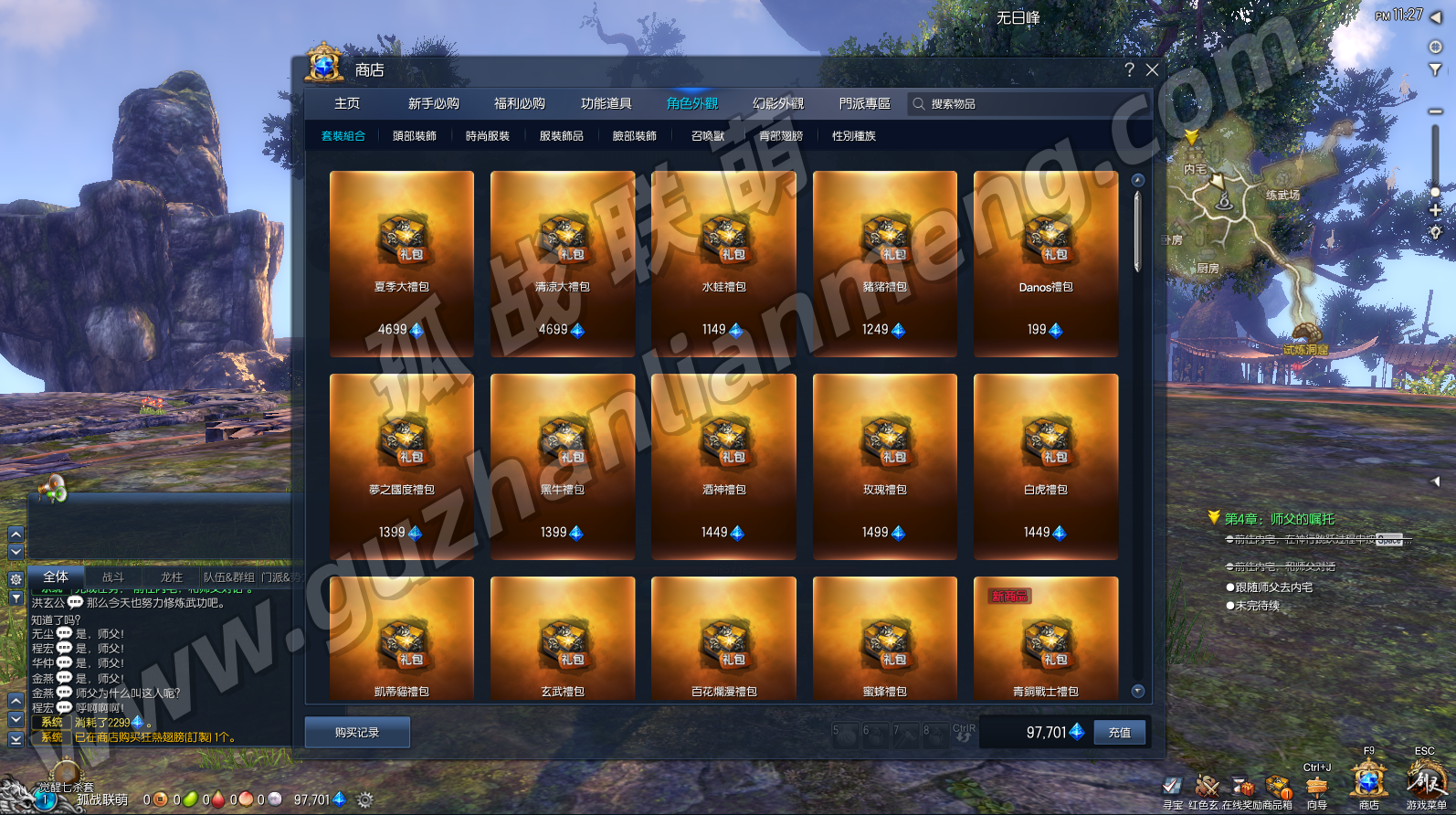
Task: Switch to the 主页 shop tab
Action: [347, 104]
